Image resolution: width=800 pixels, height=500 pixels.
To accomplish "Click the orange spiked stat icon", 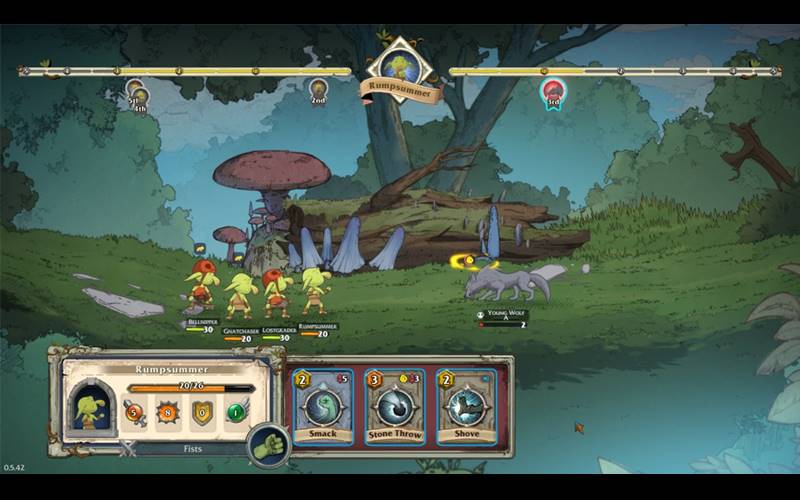I will click(x=168, y=411).
